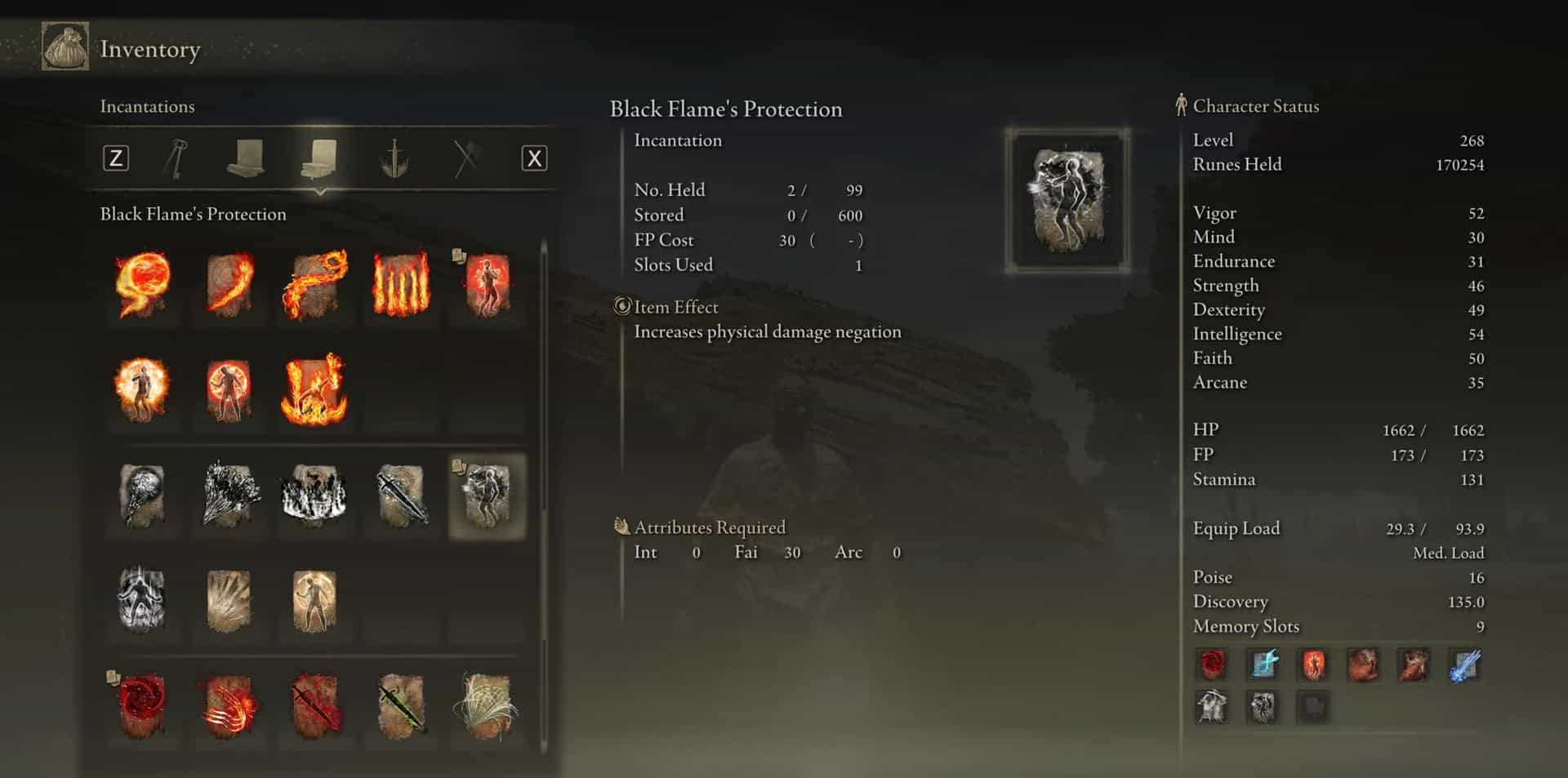1568x778 pixels.
Task: Choose the black flame fireball incantation
Action: click(143, 496)
